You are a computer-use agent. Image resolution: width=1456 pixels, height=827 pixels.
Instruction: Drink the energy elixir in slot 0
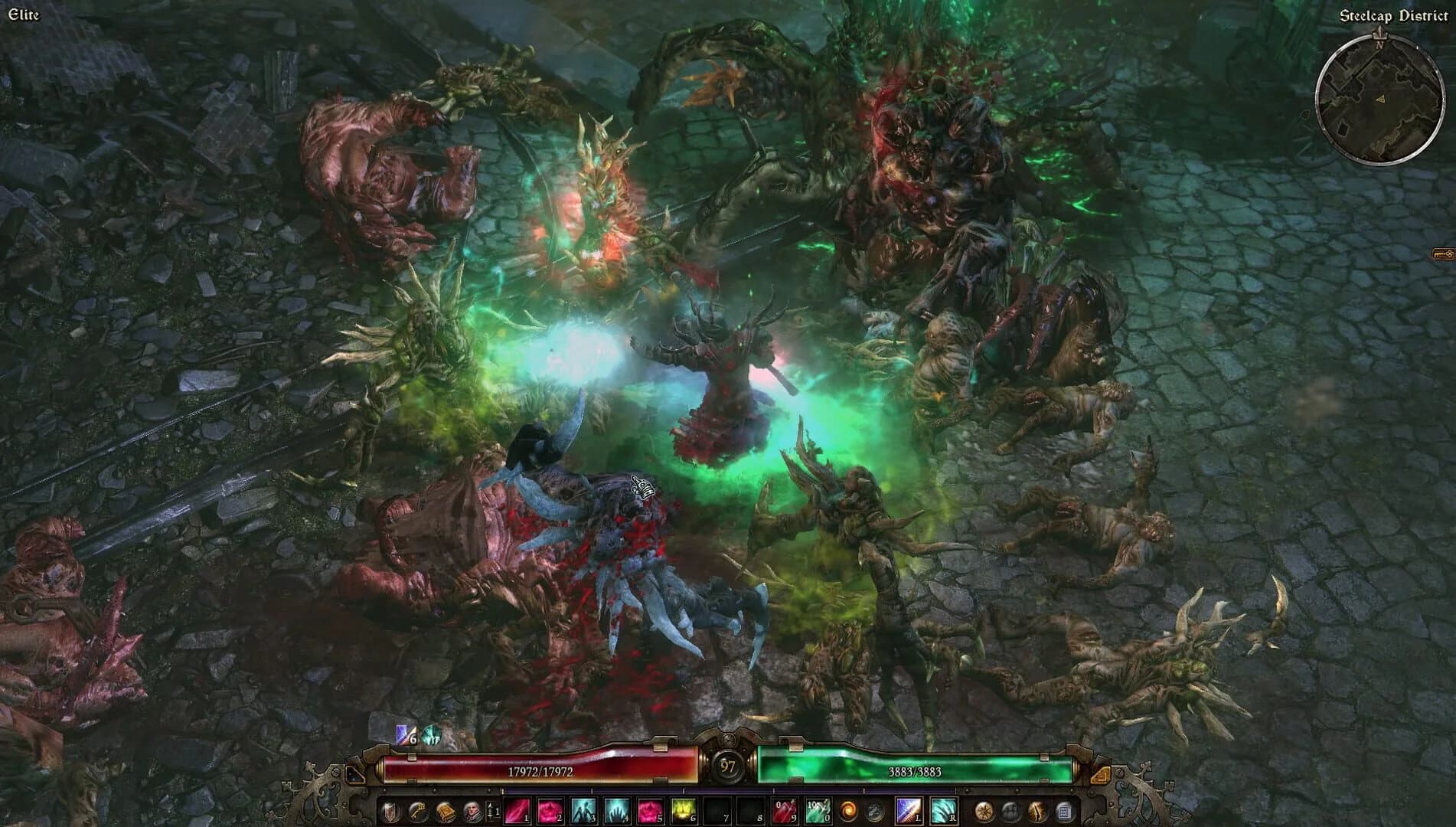(x=818, y=811)
